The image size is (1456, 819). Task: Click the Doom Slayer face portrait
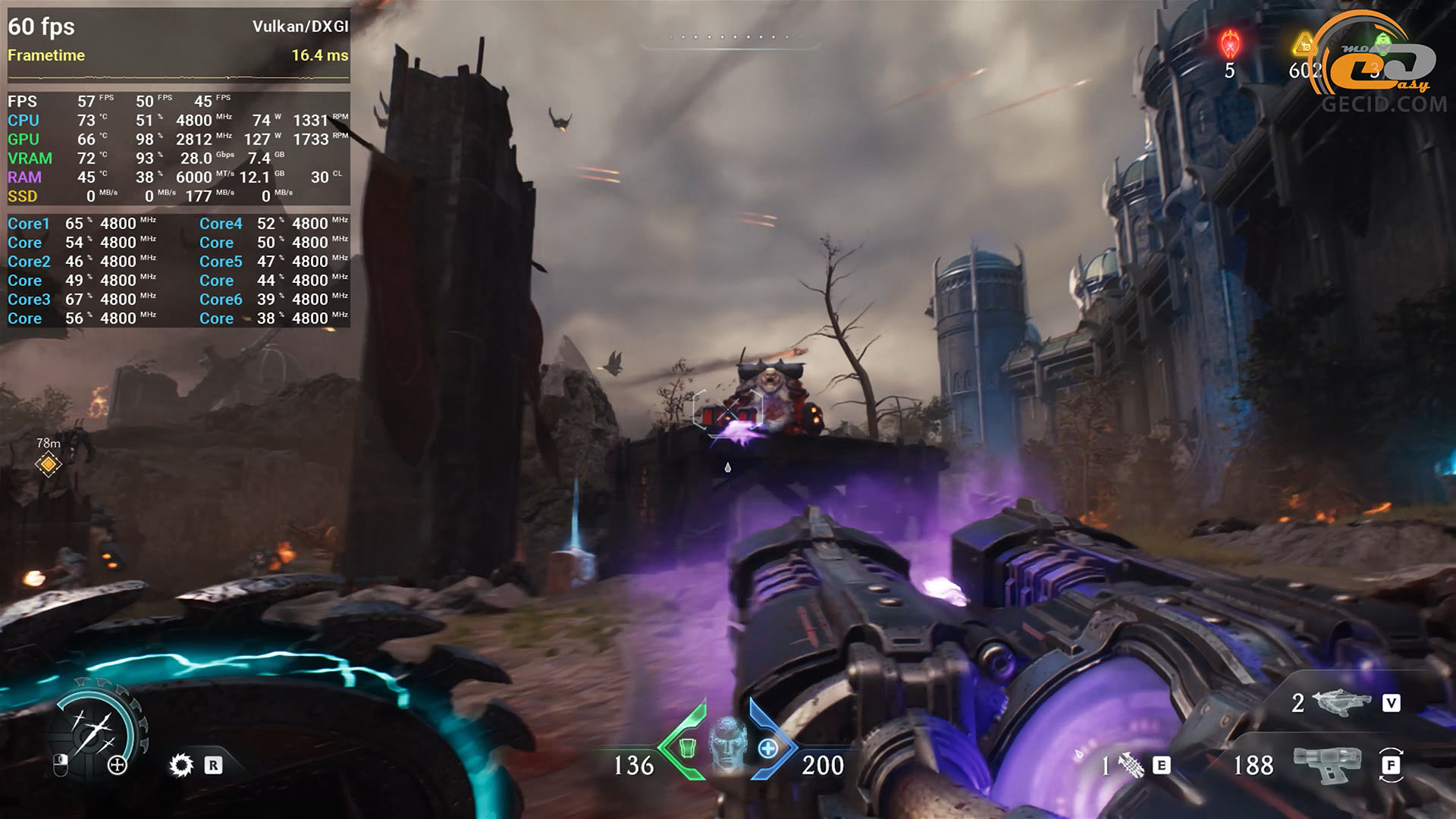click(728, 744)
